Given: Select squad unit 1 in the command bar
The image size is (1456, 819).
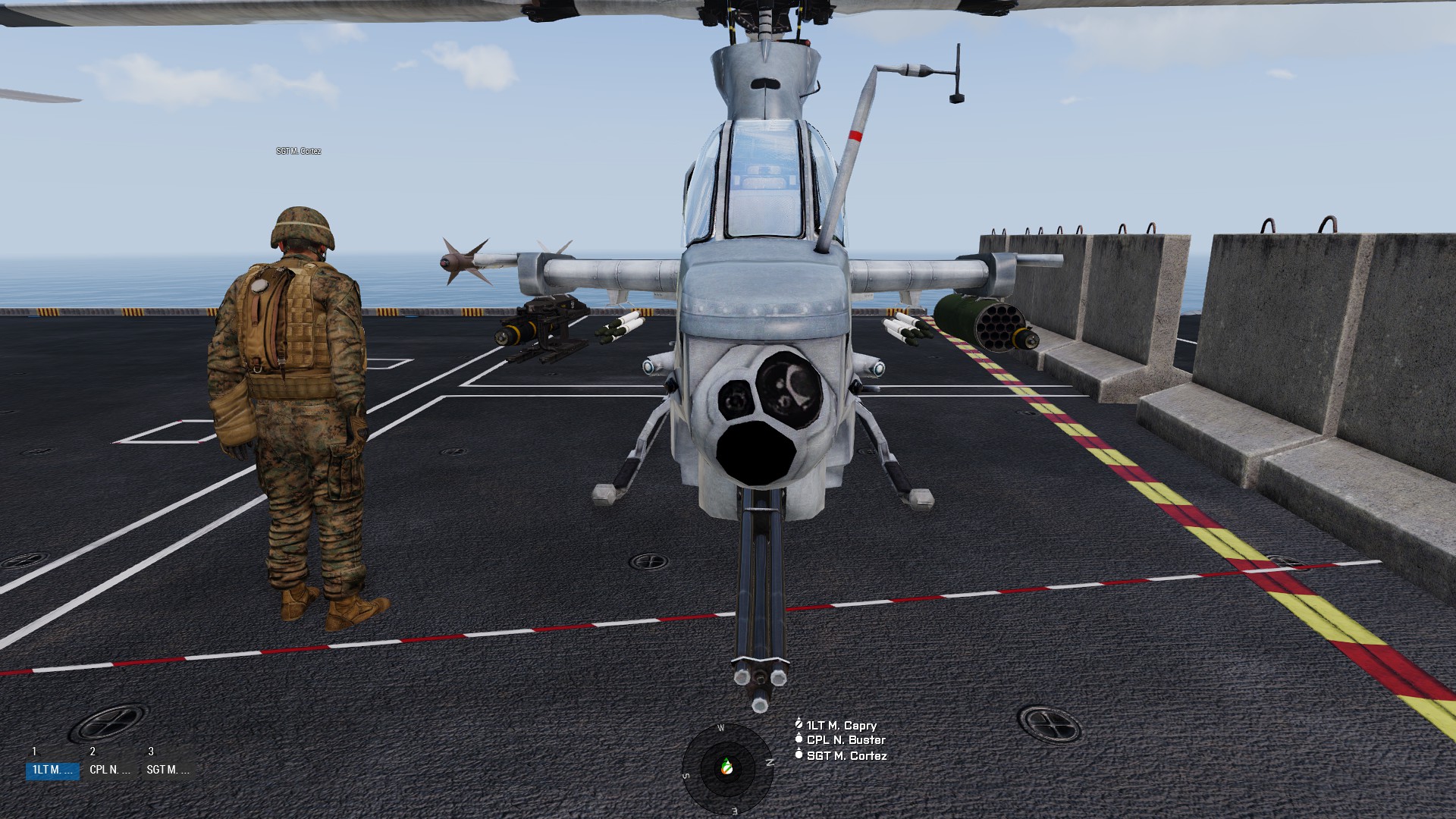Looking at the screenshot, I should [x=52, y=770].
